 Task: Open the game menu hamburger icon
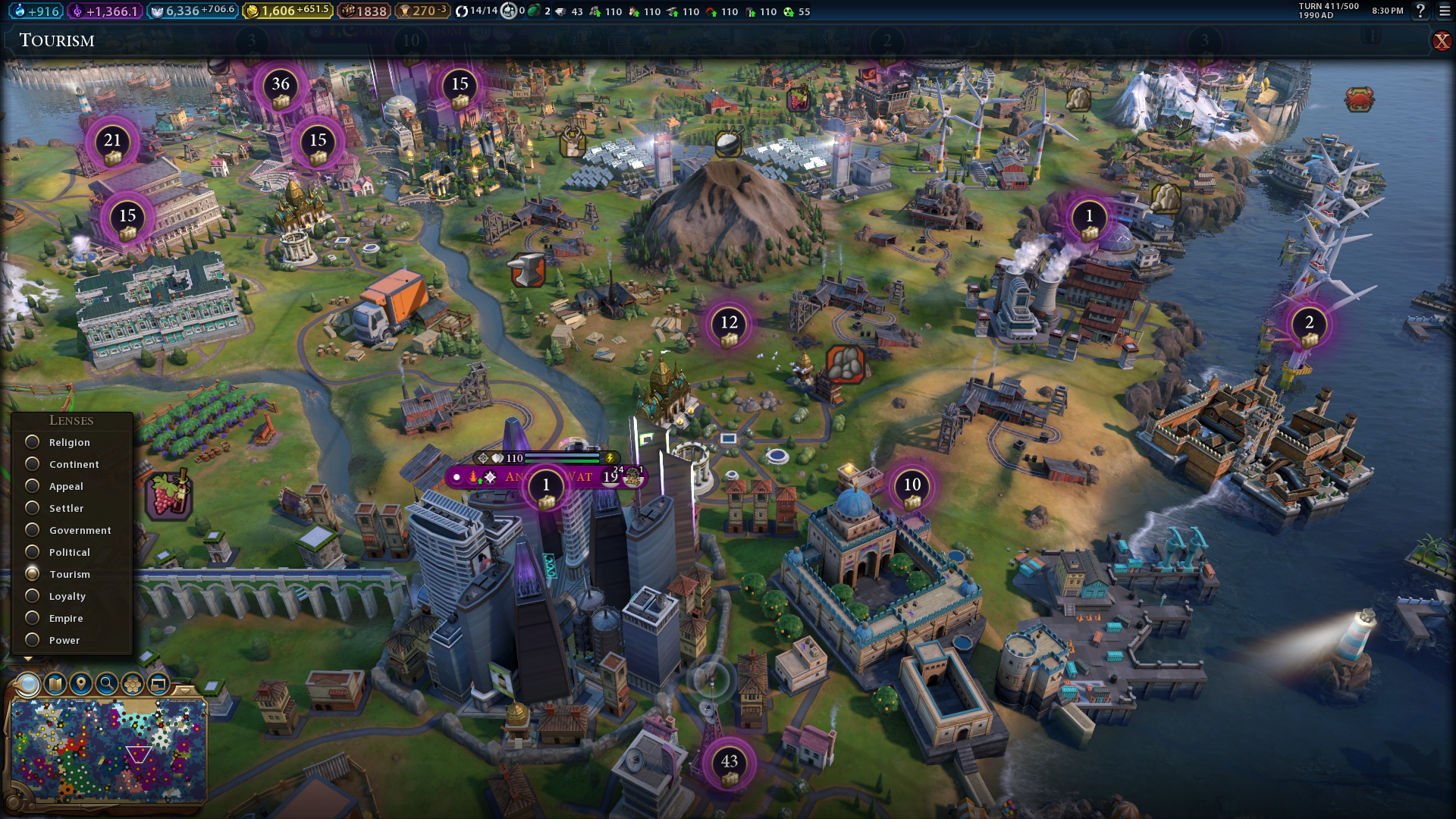coord(1445,11)
